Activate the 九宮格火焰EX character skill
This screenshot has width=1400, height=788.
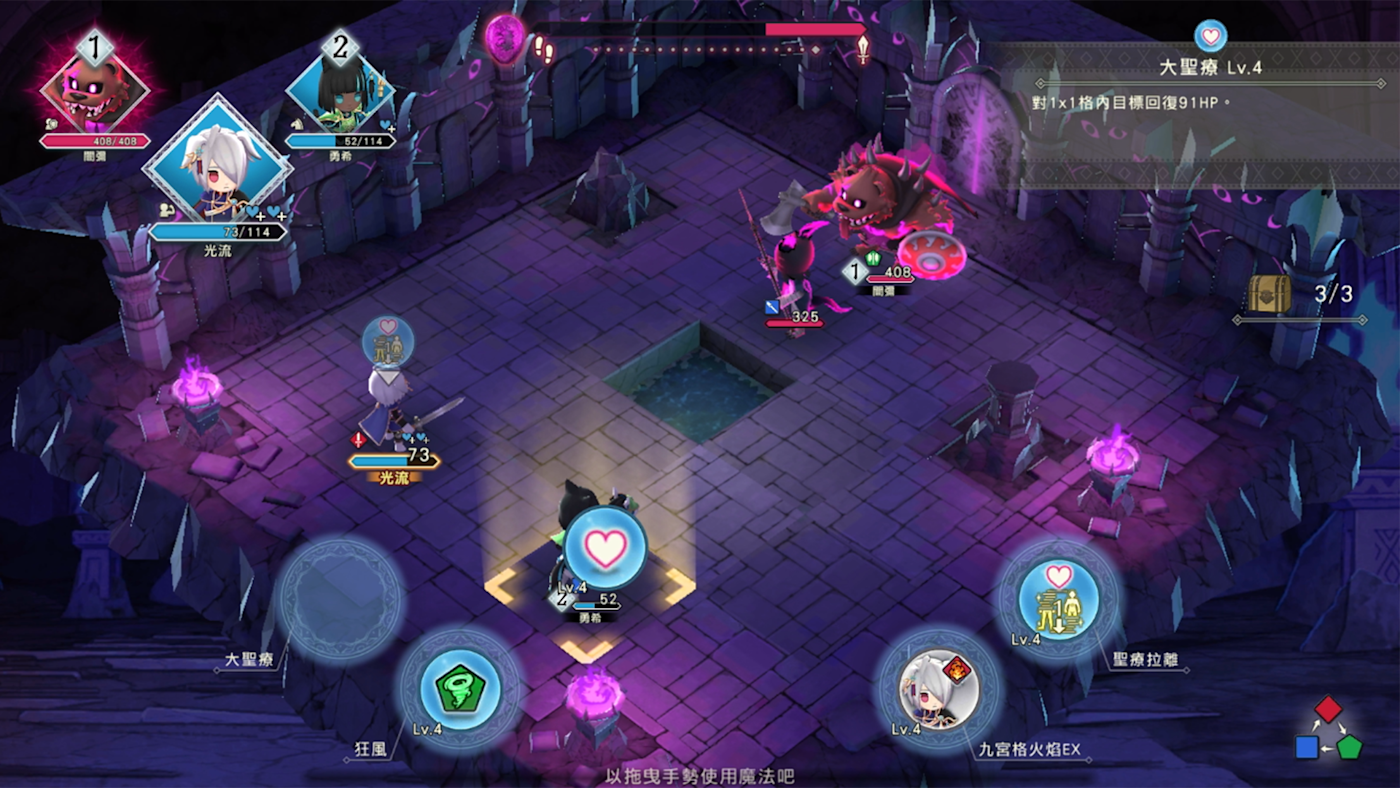pos(937,690)
